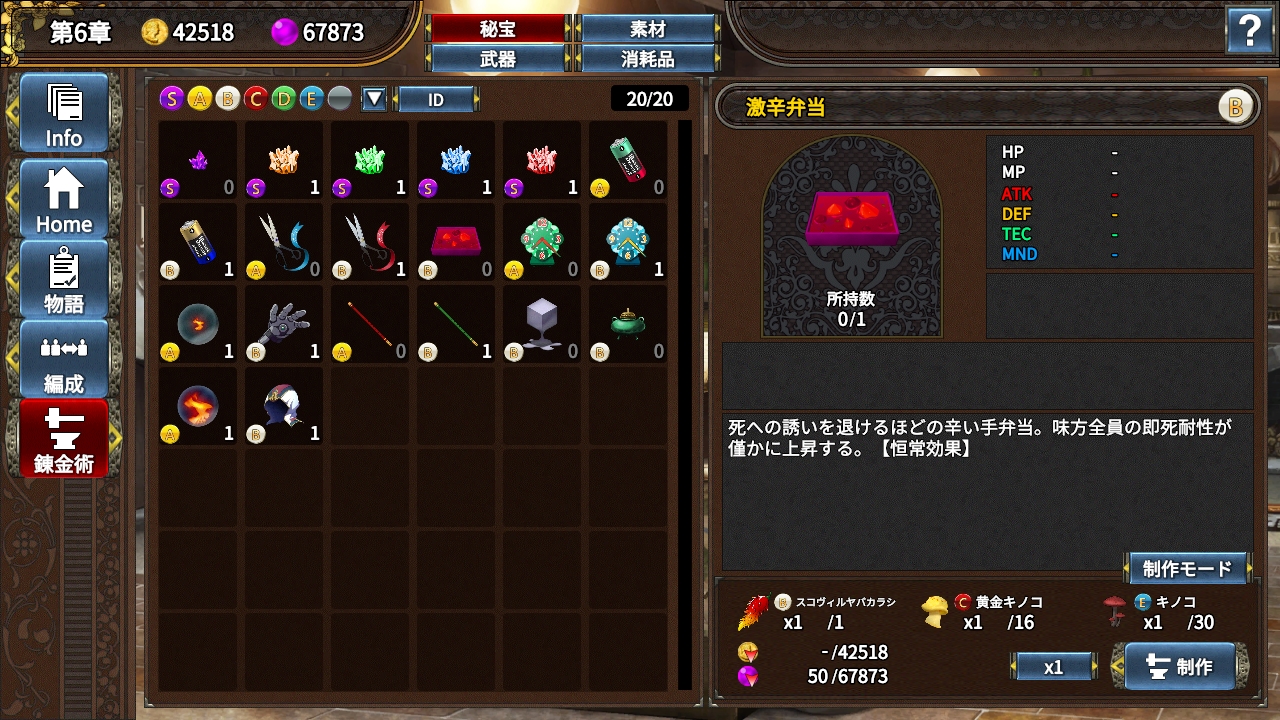Select the 激辛弁当 red lunchbox slot
The image size is (1280, 720).
[456, 241]
